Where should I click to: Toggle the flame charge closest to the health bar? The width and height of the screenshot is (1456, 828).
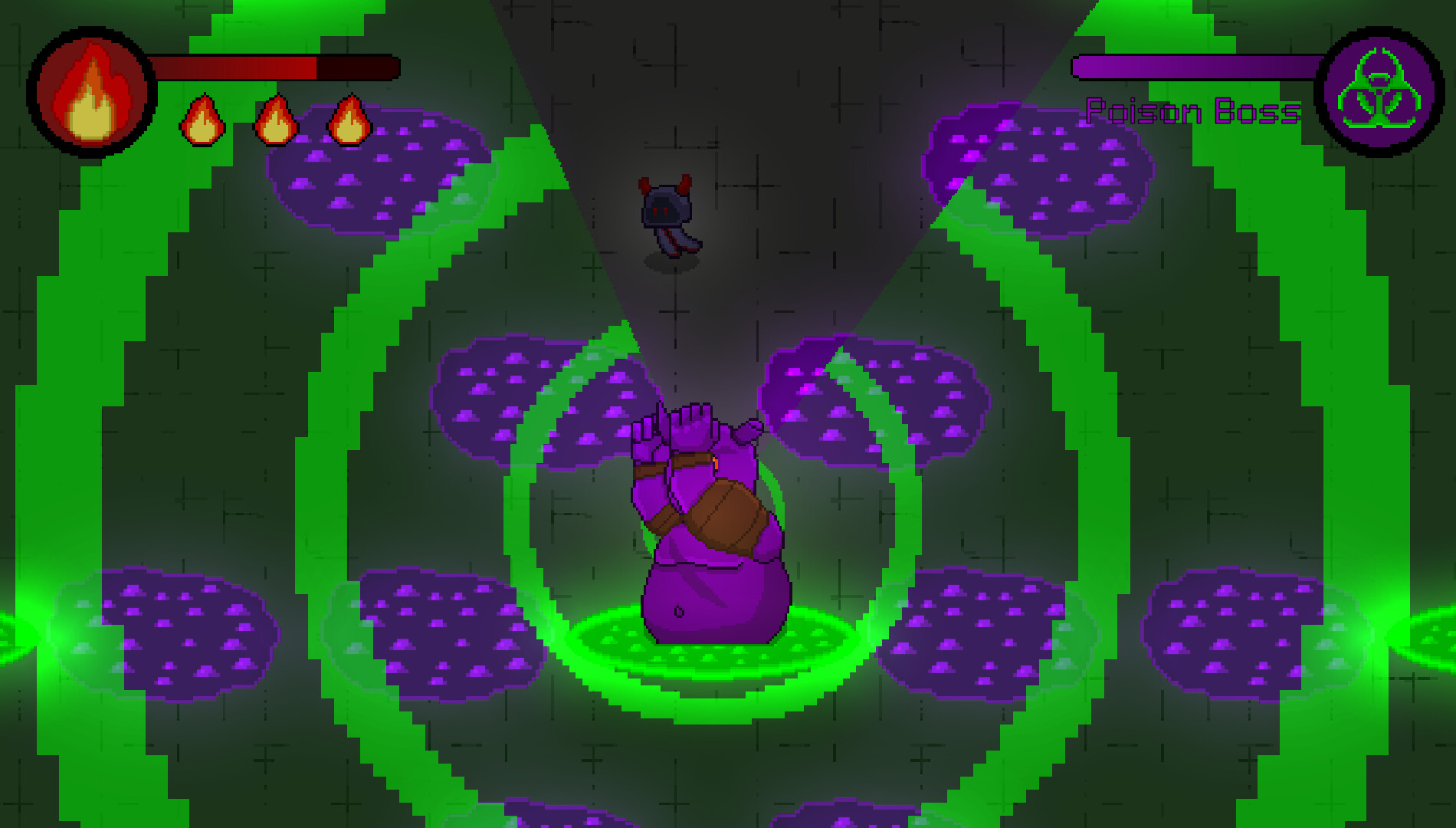coord(202,121)
